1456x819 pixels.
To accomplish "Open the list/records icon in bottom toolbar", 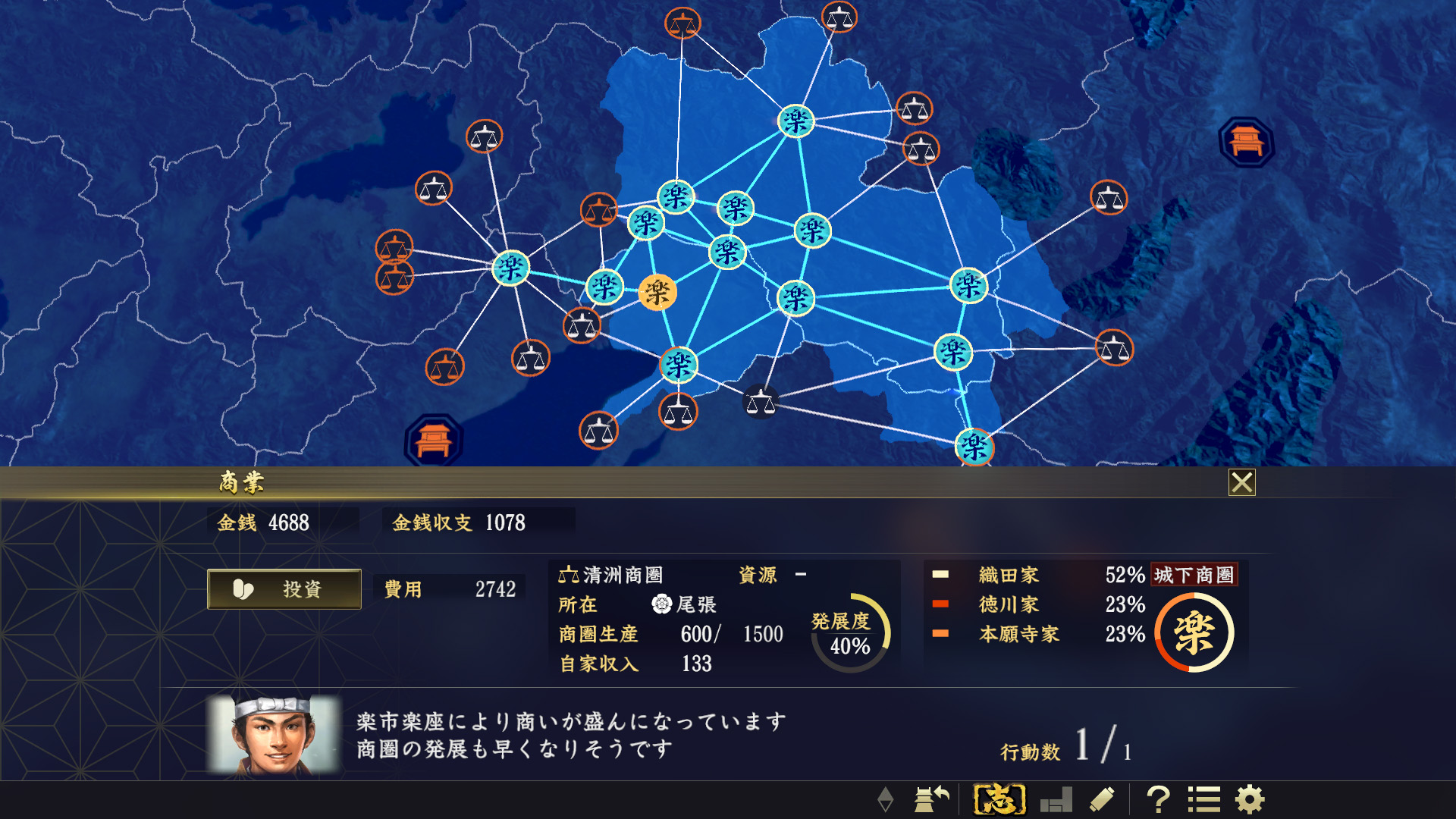I will pos(1203,797).
